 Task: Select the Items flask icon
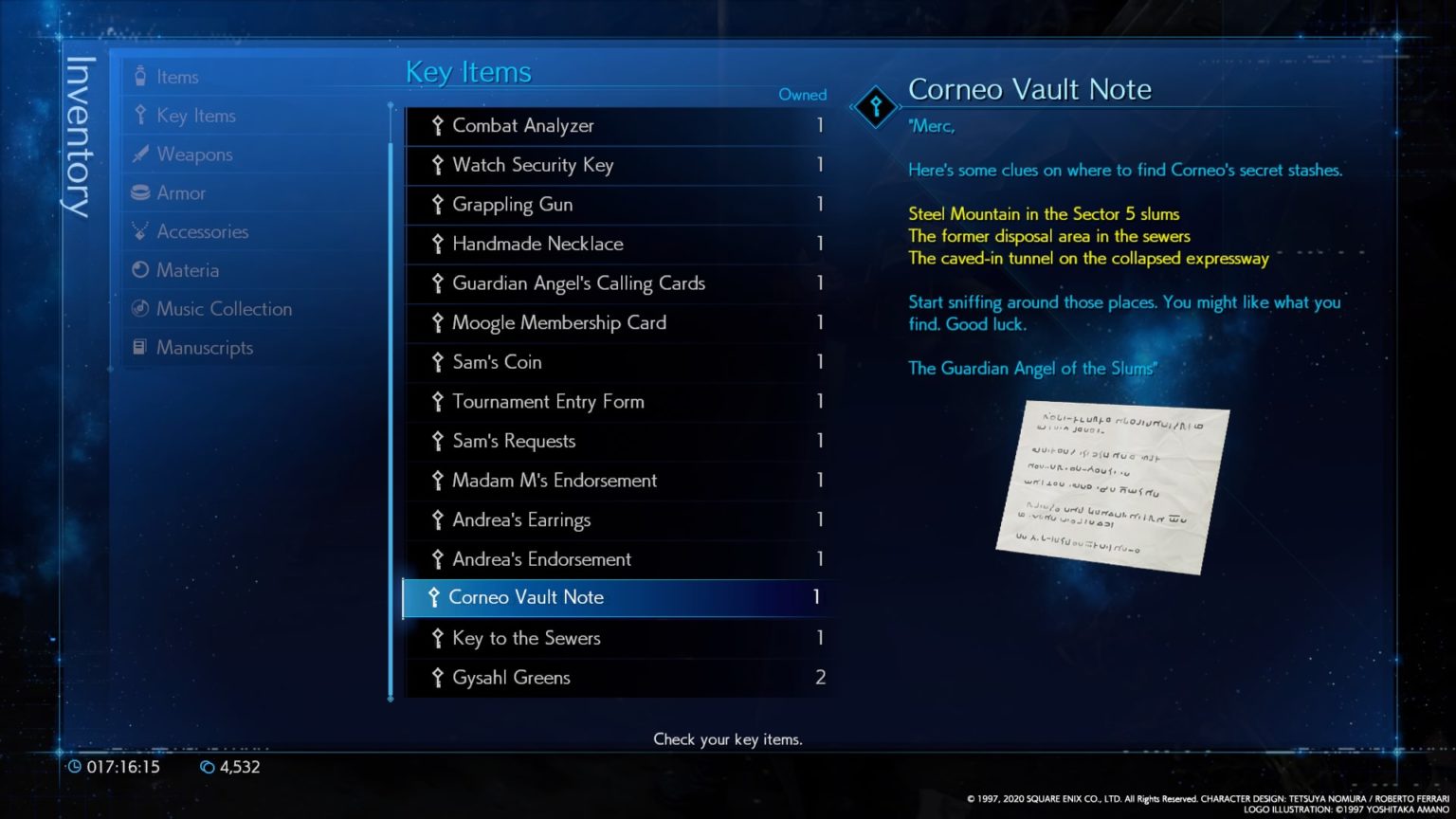click(141, 76)
